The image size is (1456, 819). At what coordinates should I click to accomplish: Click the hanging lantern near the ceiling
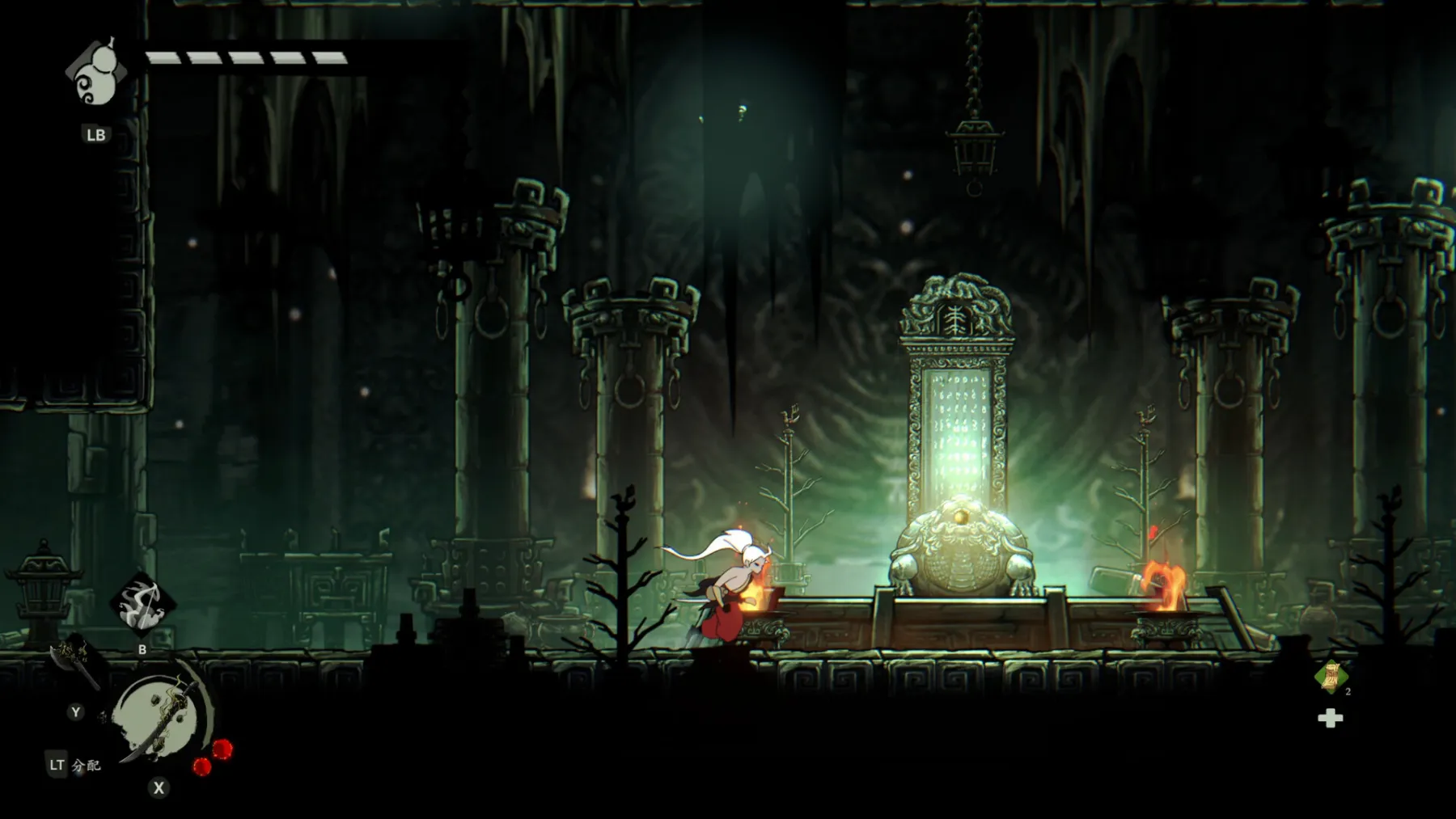click(x=974, y=150)
